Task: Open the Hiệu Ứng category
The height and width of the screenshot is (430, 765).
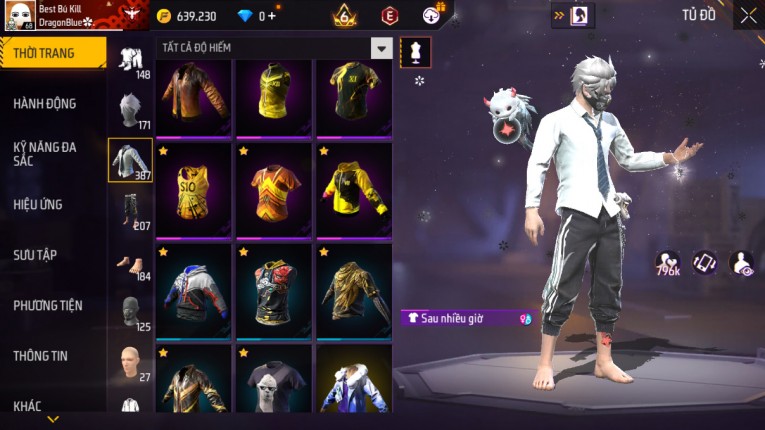Action: tap(40, 204)
